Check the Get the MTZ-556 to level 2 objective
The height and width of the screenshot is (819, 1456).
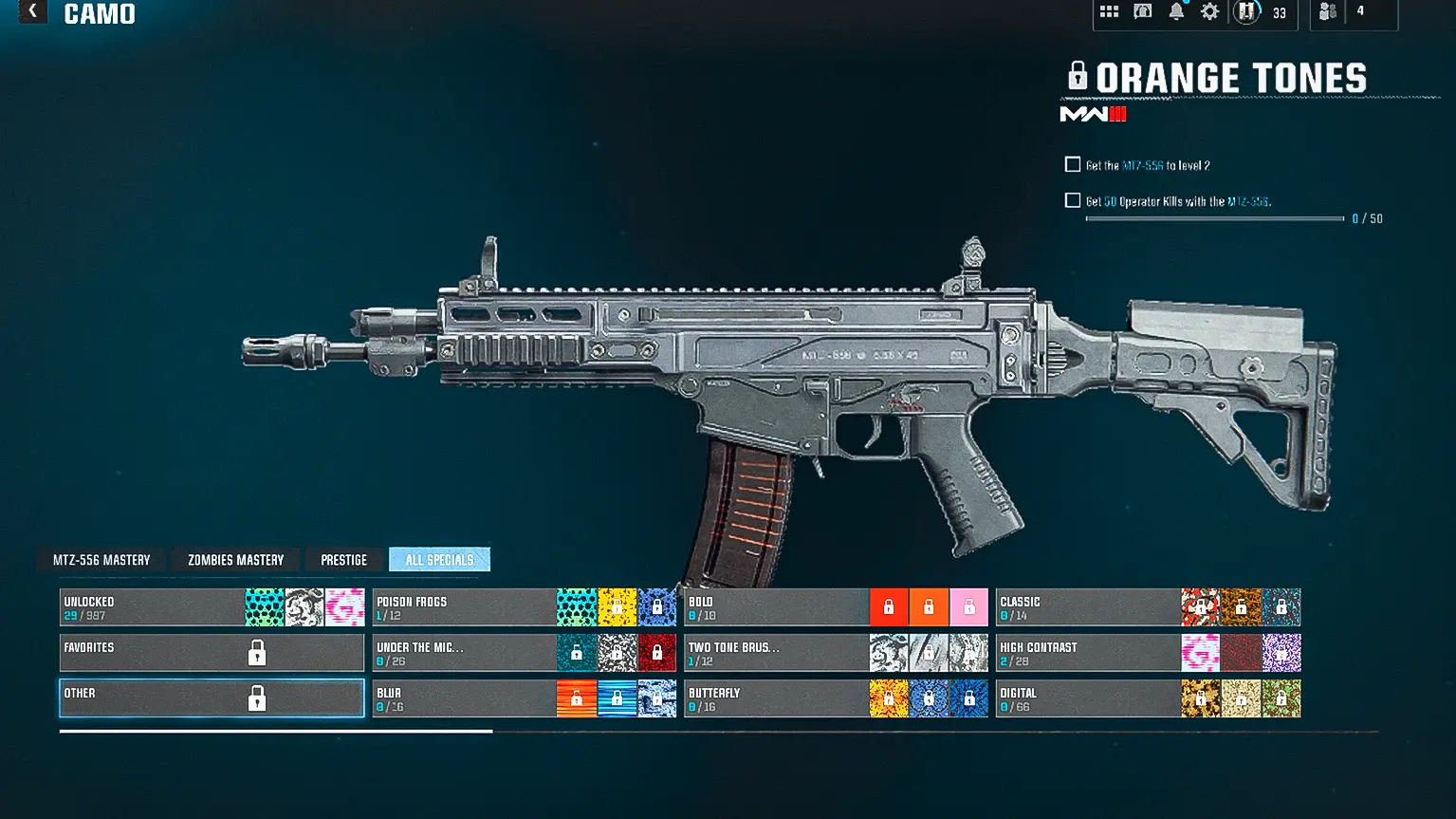coord(1073,163)
